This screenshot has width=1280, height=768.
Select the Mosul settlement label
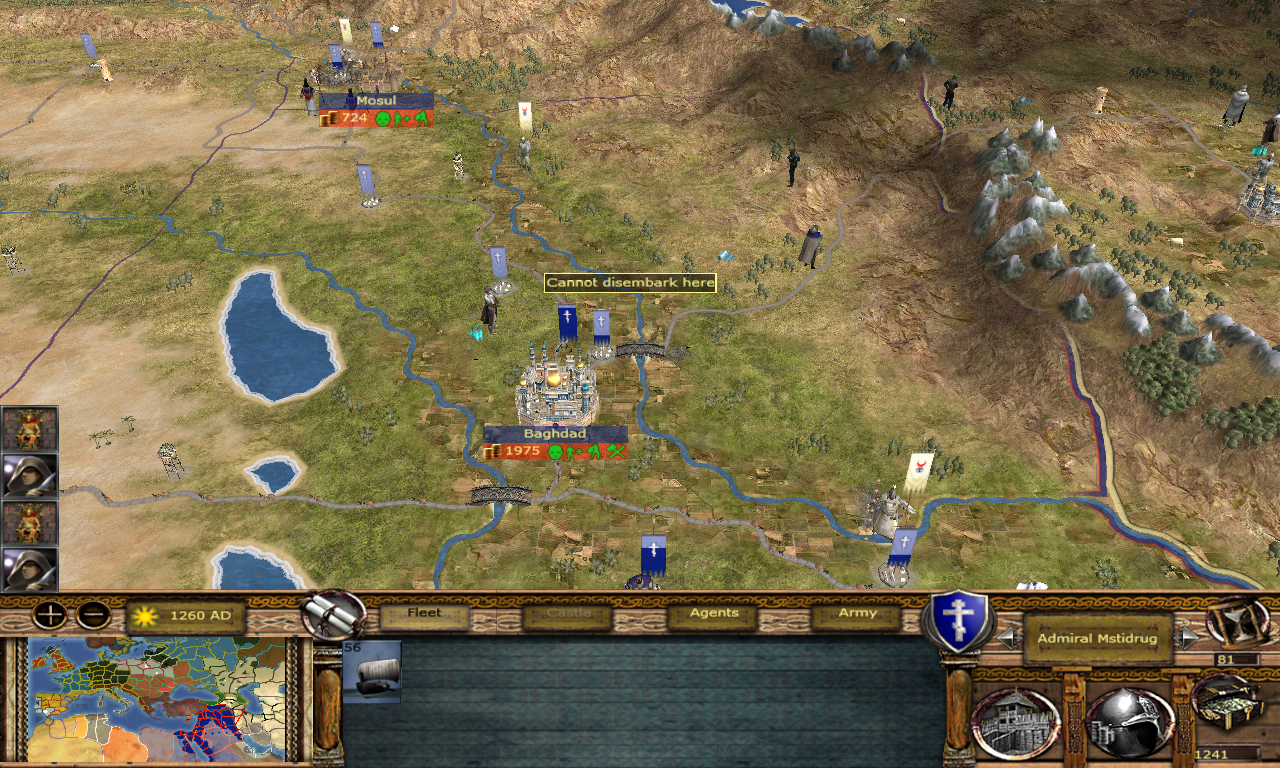click(376, 101)
